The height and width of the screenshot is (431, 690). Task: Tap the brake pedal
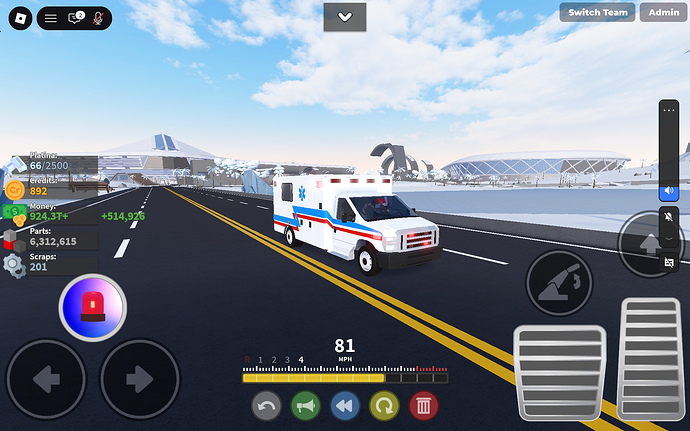click(x=559, y=374)
